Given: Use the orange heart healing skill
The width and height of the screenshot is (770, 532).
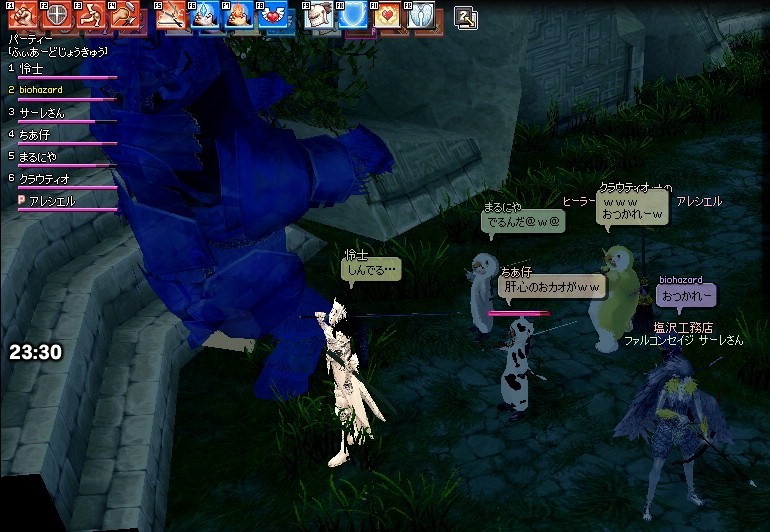Looking at the screenshot, I should point(387,15).
